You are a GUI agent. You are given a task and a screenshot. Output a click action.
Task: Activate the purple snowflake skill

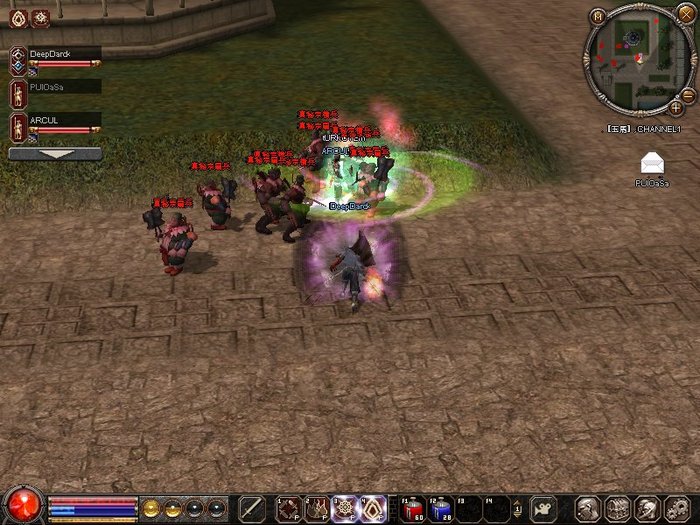pyautogui.click(x=345, y=508)
